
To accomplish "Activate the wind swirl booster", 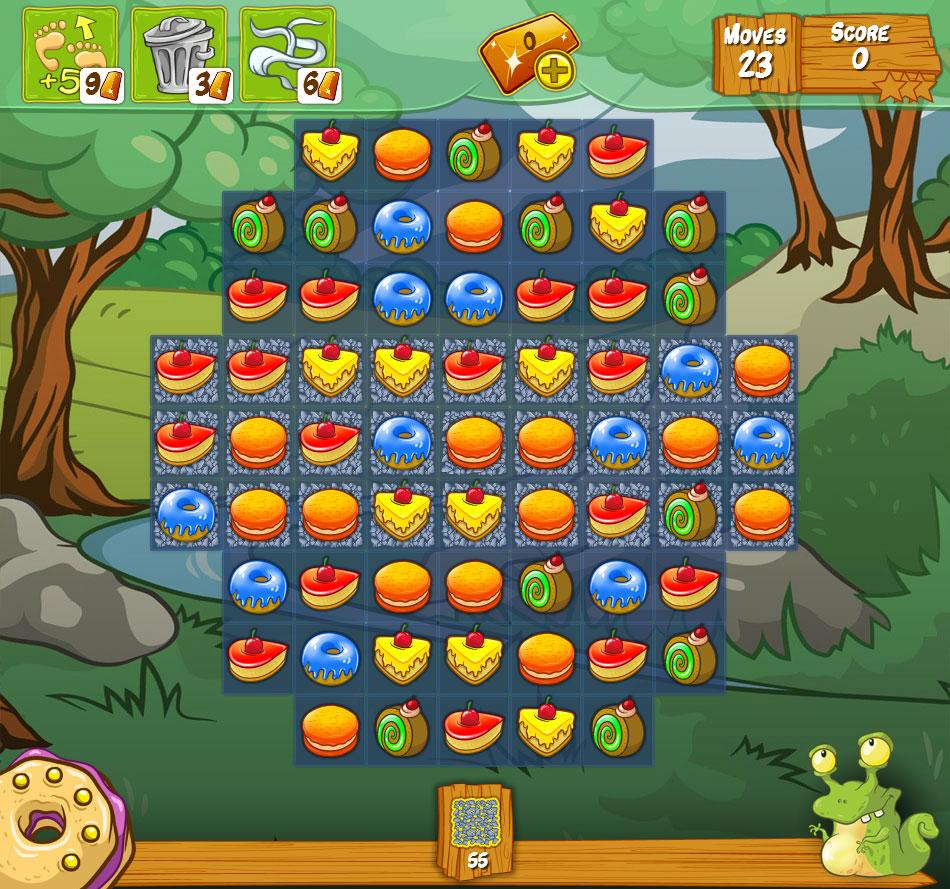I will pyautogui.click(x=288, y=55).
